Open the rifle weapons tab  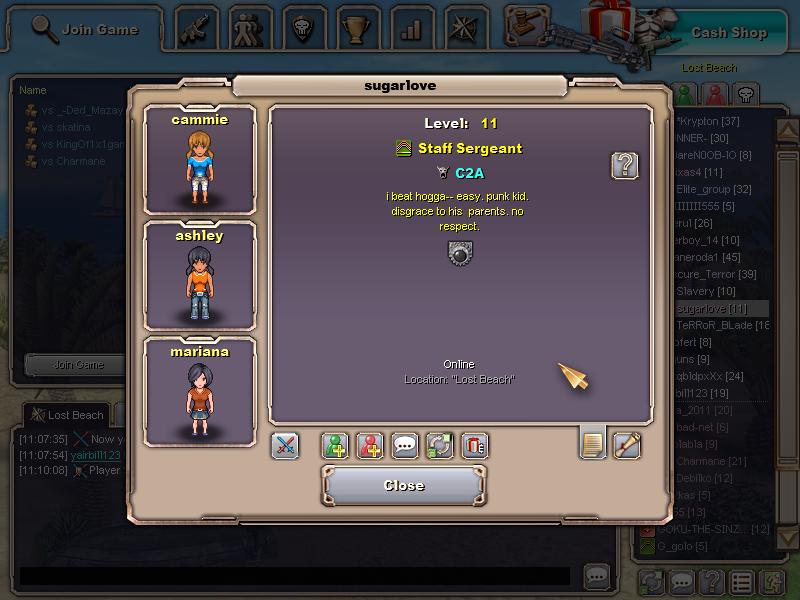coord(198,29)
